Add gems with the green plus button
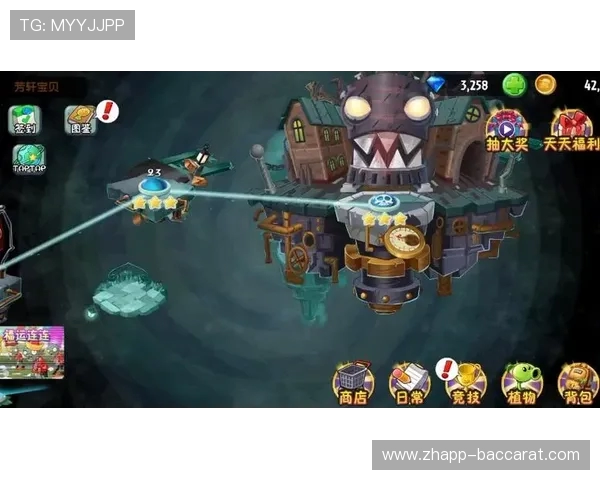 point(514,85)
